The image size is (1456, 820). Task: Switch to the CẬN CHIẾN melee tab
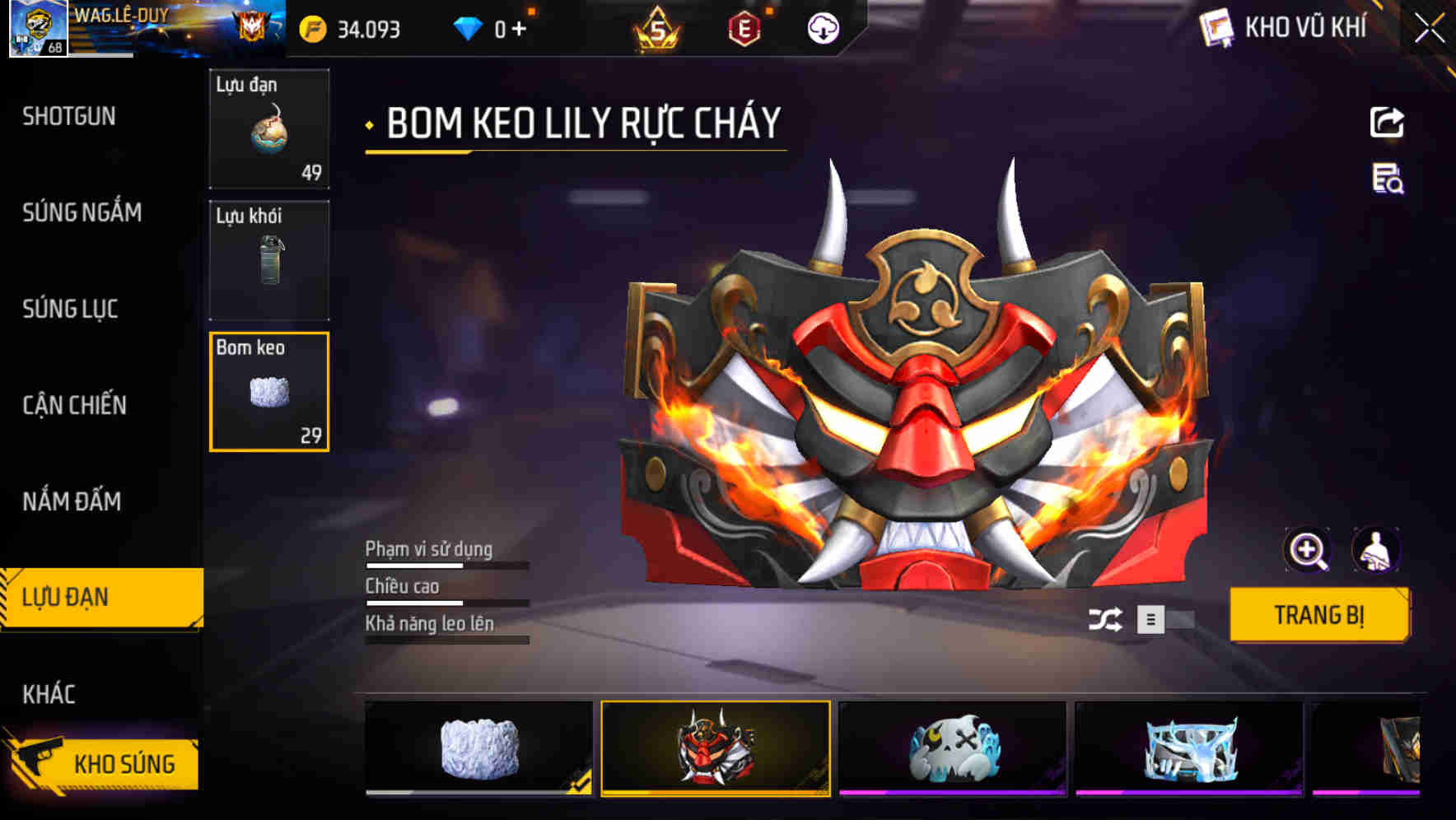(x=74, y=405)
